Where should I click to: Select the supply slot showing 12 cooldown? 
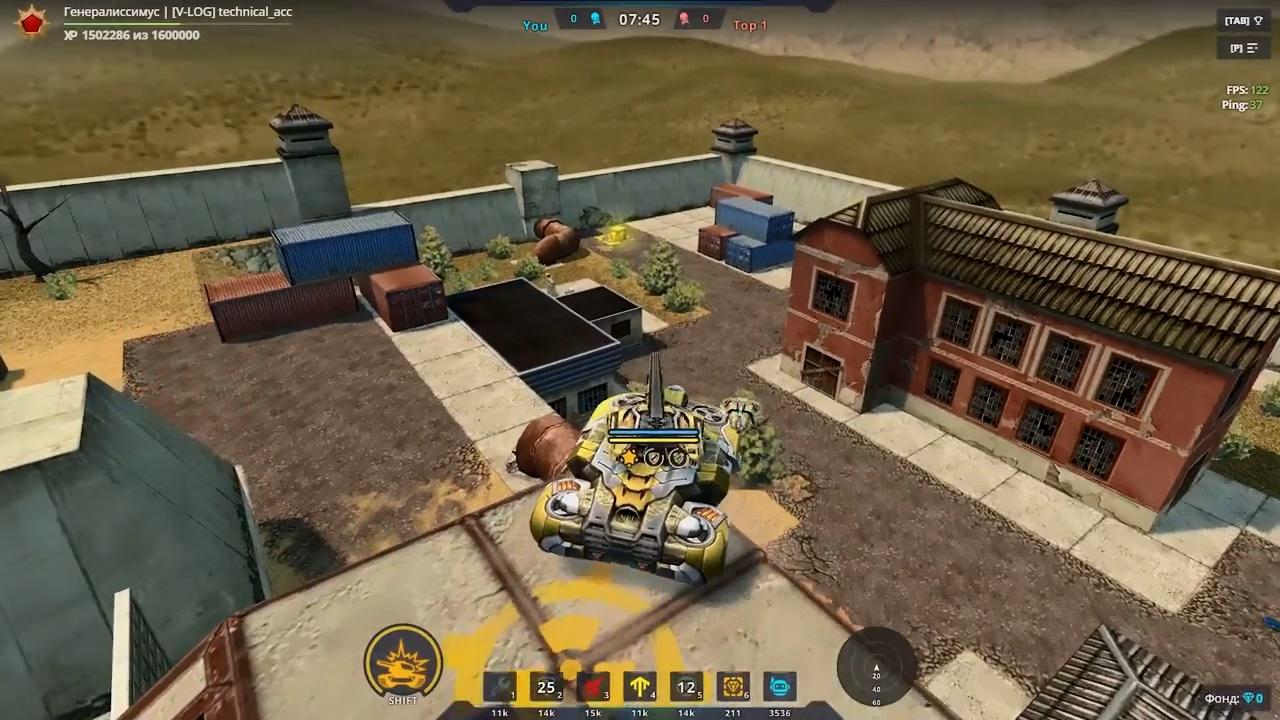[686, 688]
